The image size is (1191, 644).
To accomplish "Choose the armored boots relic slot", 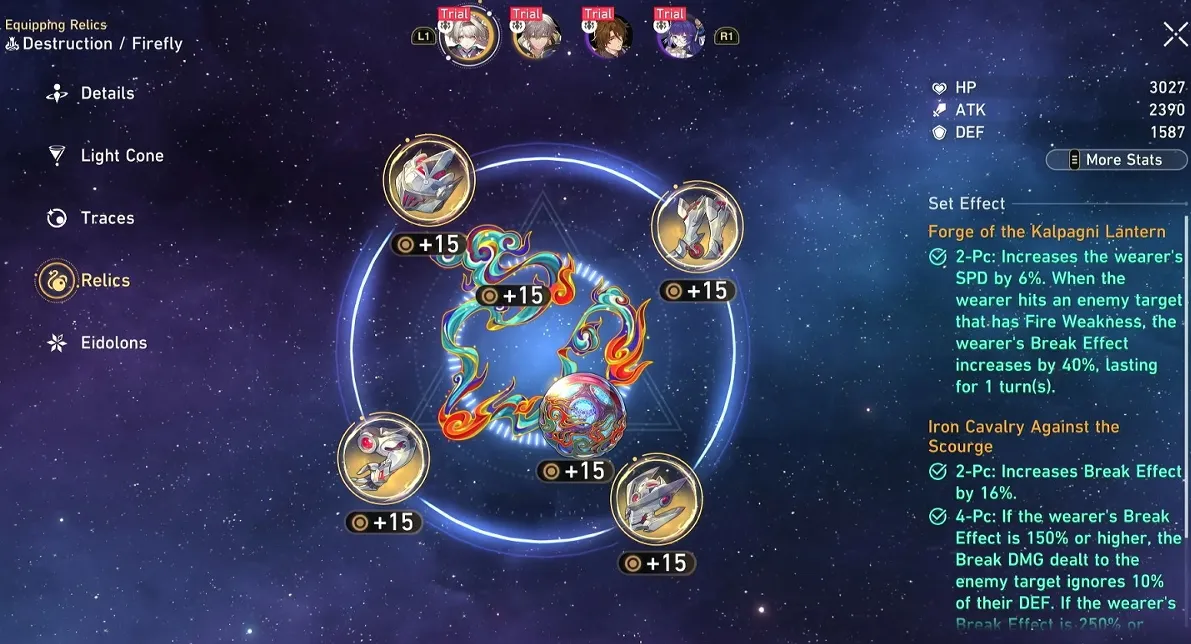I will (697, 228).
